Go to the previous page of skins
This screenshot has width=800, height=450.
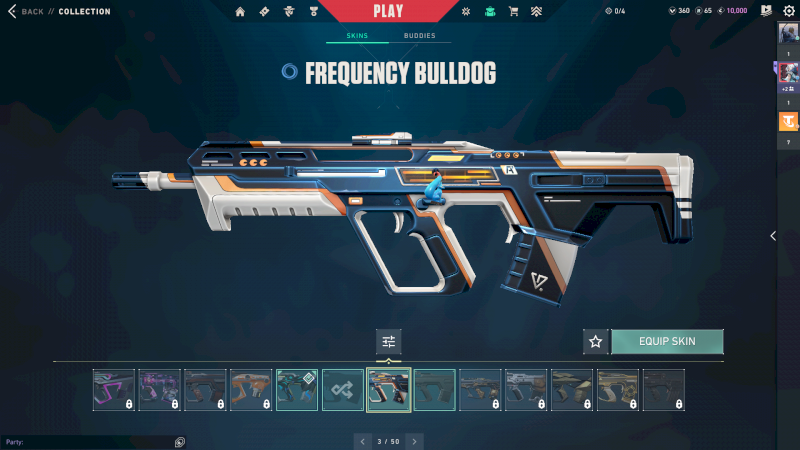coord(361,440)
